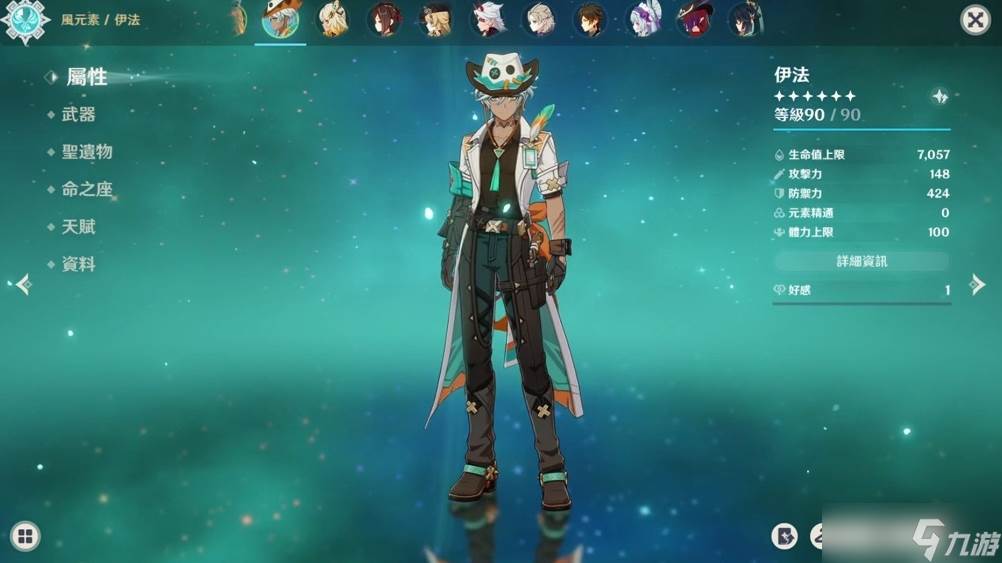Go to the next character with right arrow
The image size is (1002, 563).
[x=977, y=285]
